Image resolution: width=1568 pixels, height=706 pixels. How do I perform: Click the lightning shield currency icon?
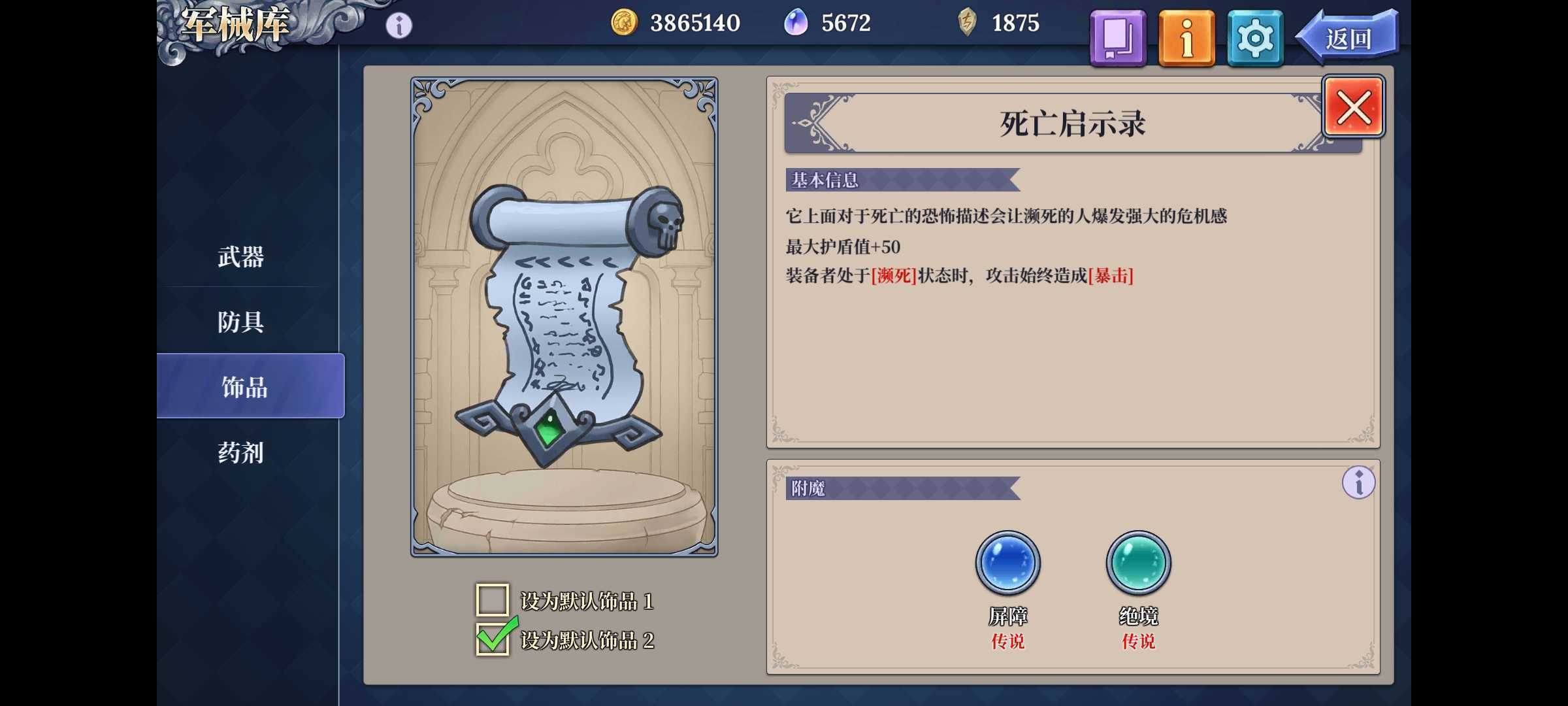(966, 22)
